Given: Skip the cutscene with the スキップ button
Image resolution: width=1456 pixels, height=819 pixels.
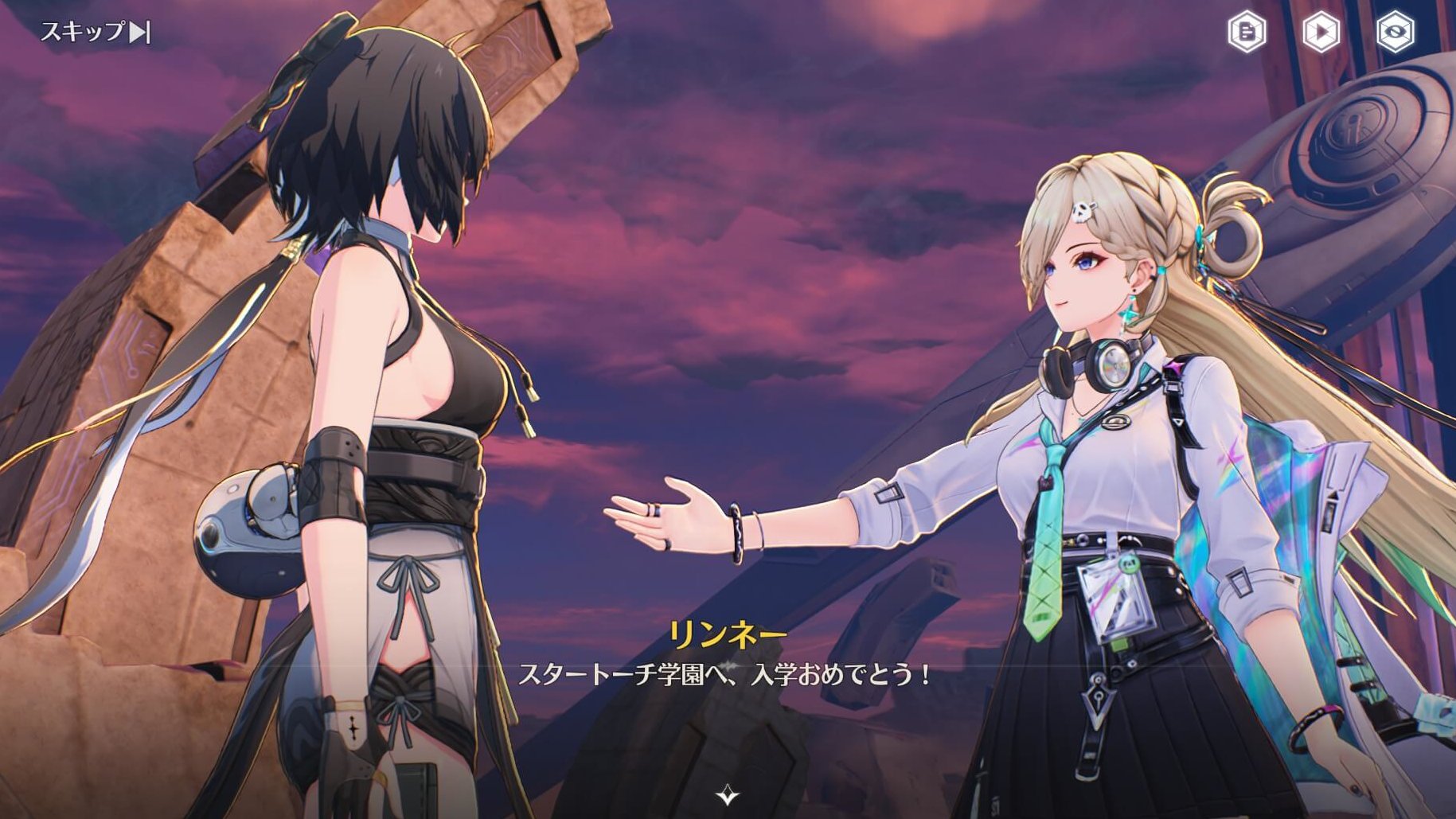Looking at the screenshot, I should pyautogui.click(x=96, y=33).
